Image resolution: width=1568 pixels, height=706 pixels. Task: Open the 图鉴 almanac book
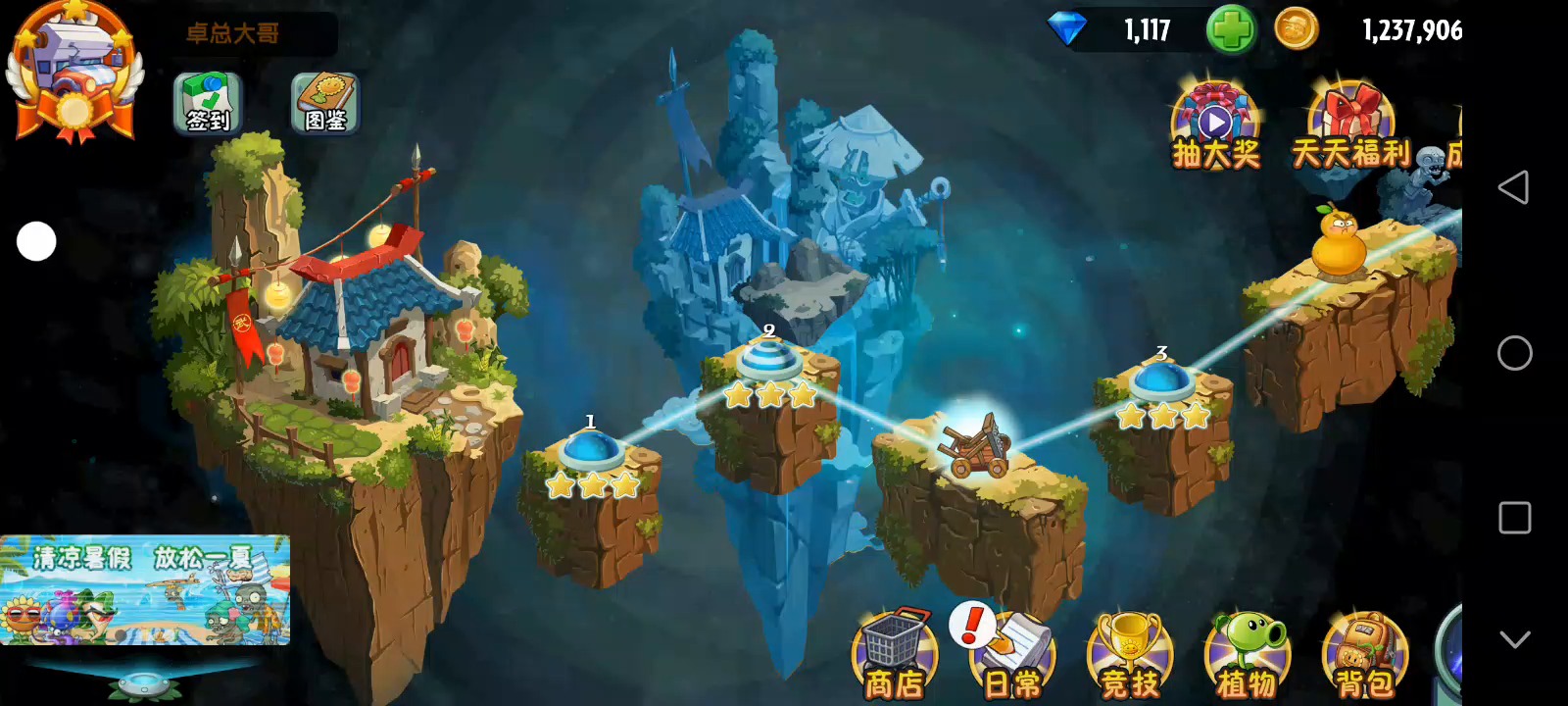click(x=325, y=103)
